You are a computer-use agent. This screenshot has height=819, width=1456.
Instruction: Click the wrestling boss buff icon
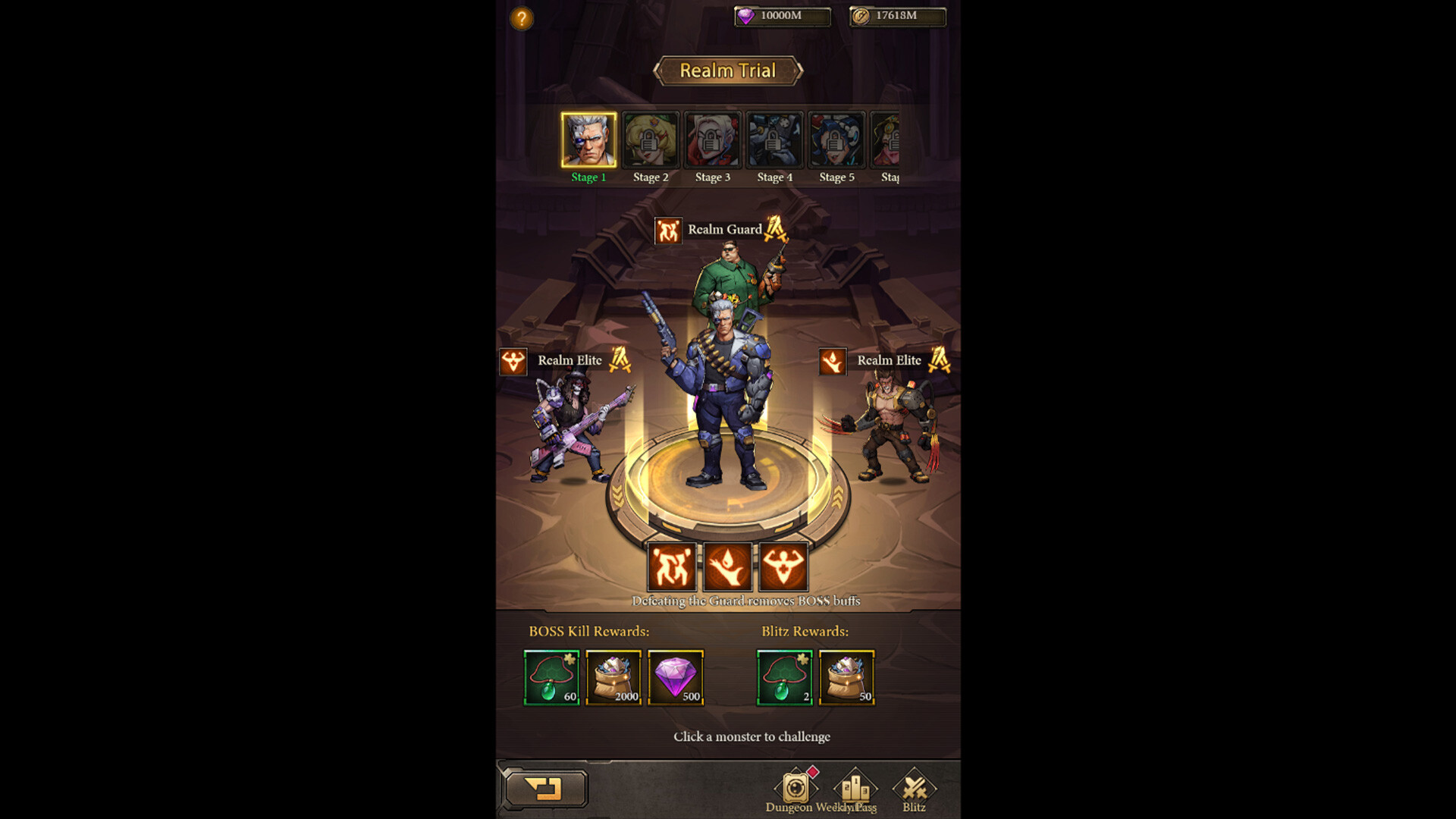(x=673, y=567)
